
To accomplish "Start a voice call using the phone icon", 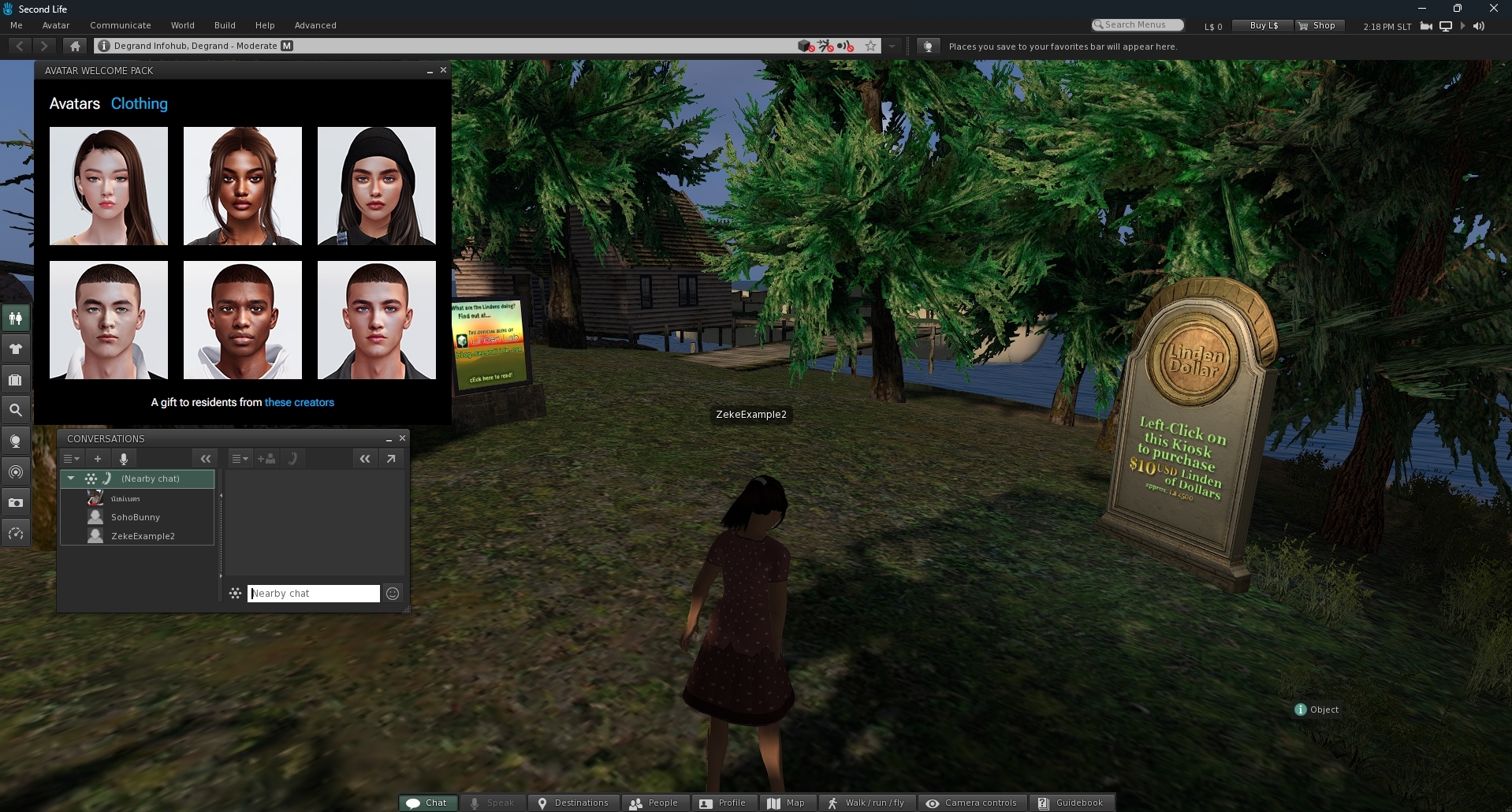I will [x=294, y=459].
